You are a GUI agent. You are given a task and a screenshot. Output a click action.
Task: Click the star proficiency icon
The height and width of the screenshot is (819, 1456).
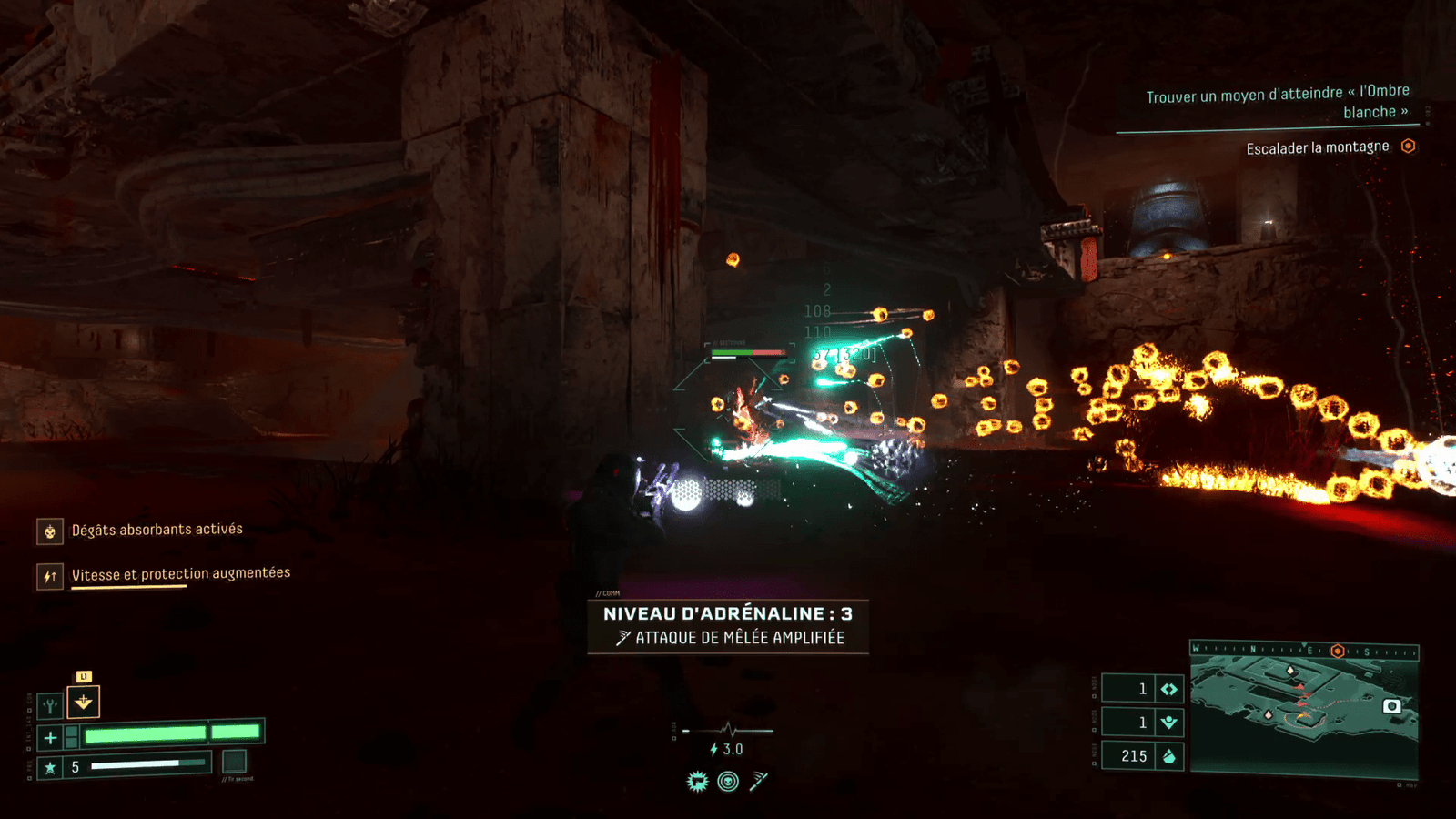pos(50,767)
